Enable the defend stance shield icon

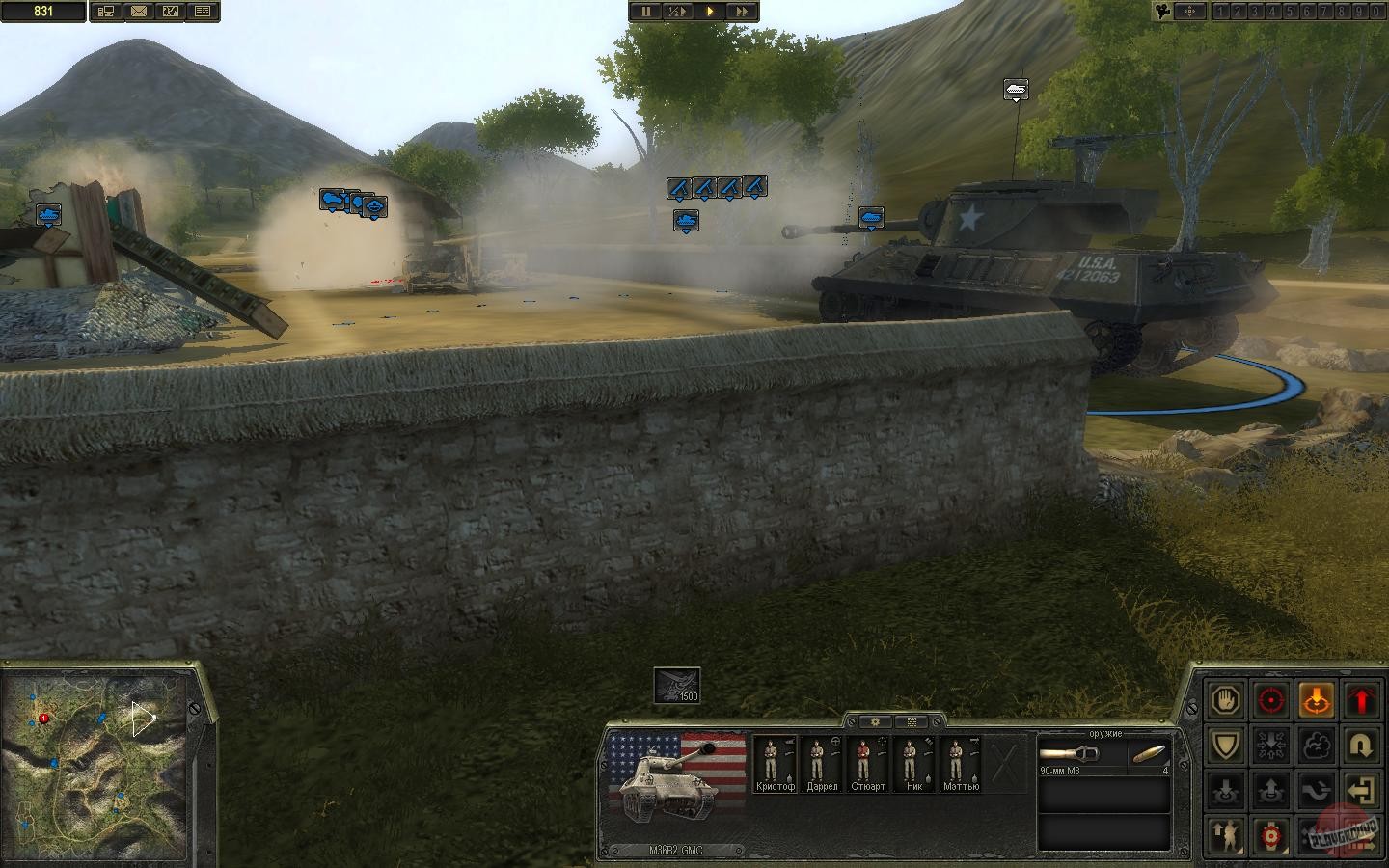(x=1225, y=745)
